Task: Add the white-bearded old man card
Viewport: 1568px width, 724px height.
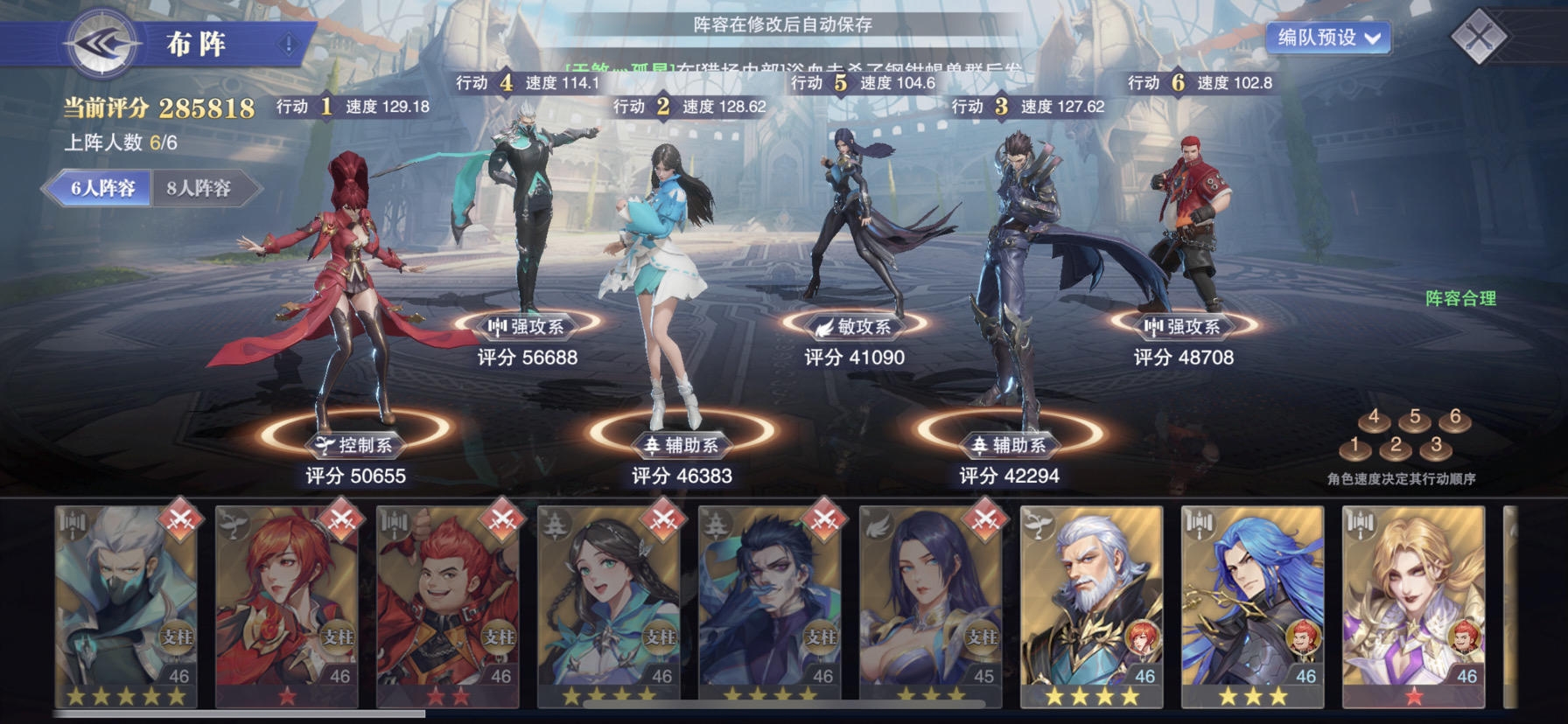Action: (x=1092, y=605)
